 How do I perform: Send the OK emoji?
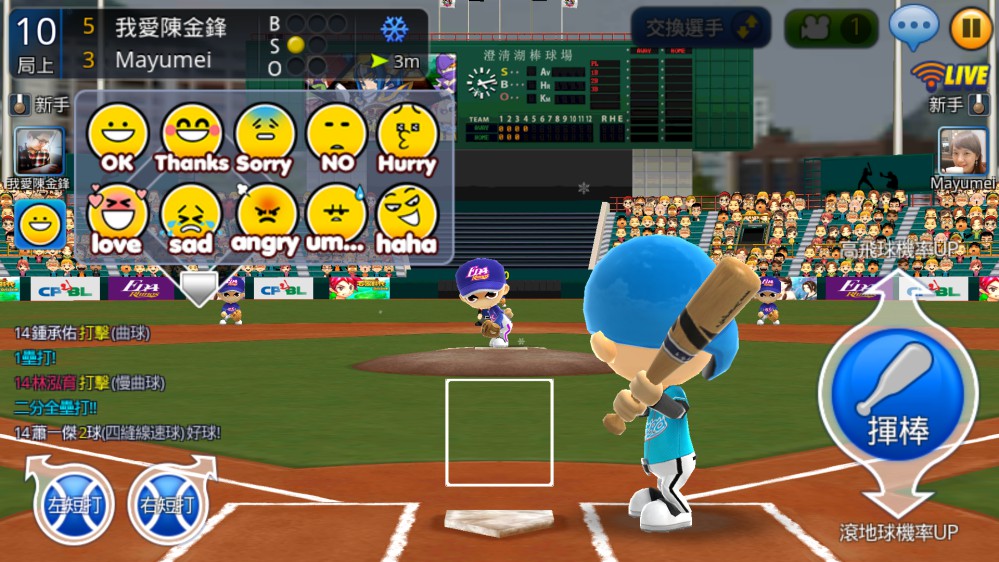(118, 138)
